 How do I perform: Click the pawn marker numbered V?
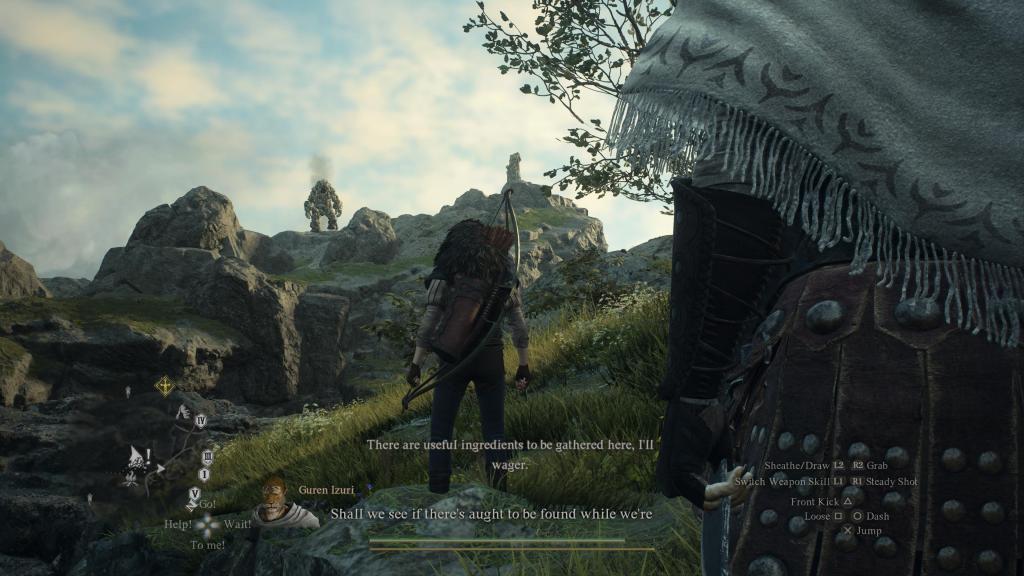pyautogui.click(x=194, y=493)
